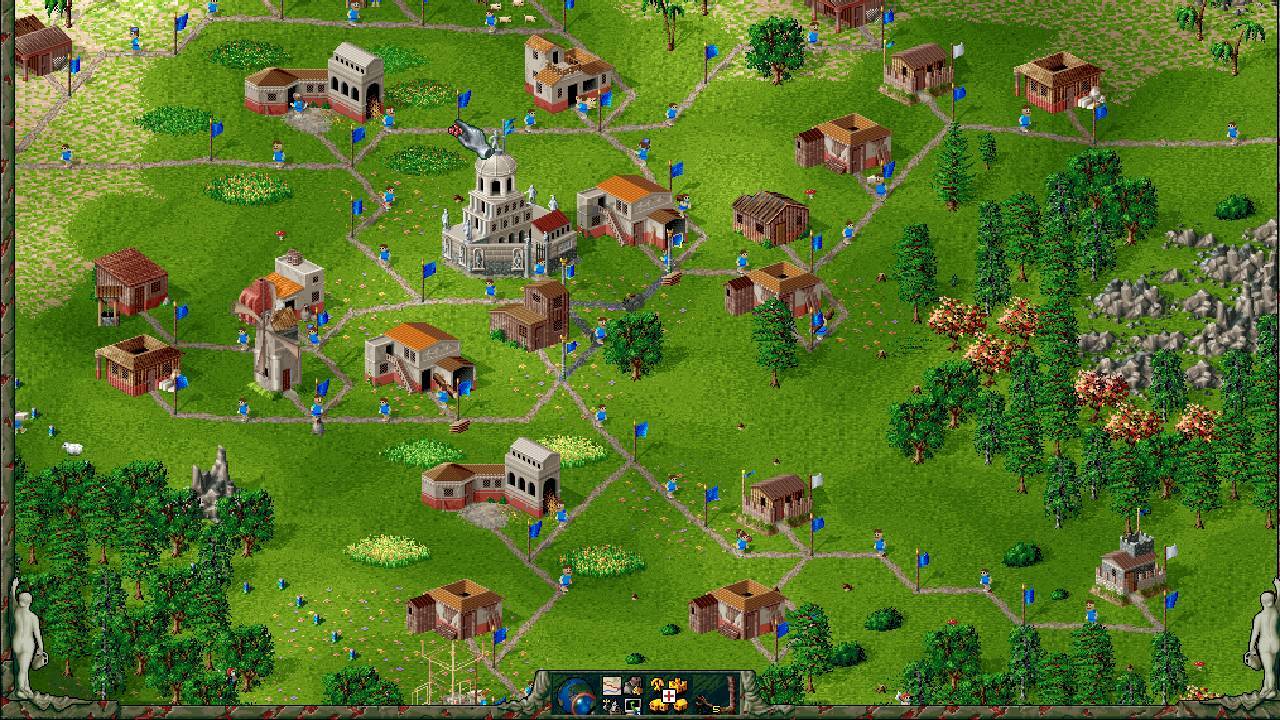Open the map overview icon
1280x720 pixels.
[x=611, y=686]
